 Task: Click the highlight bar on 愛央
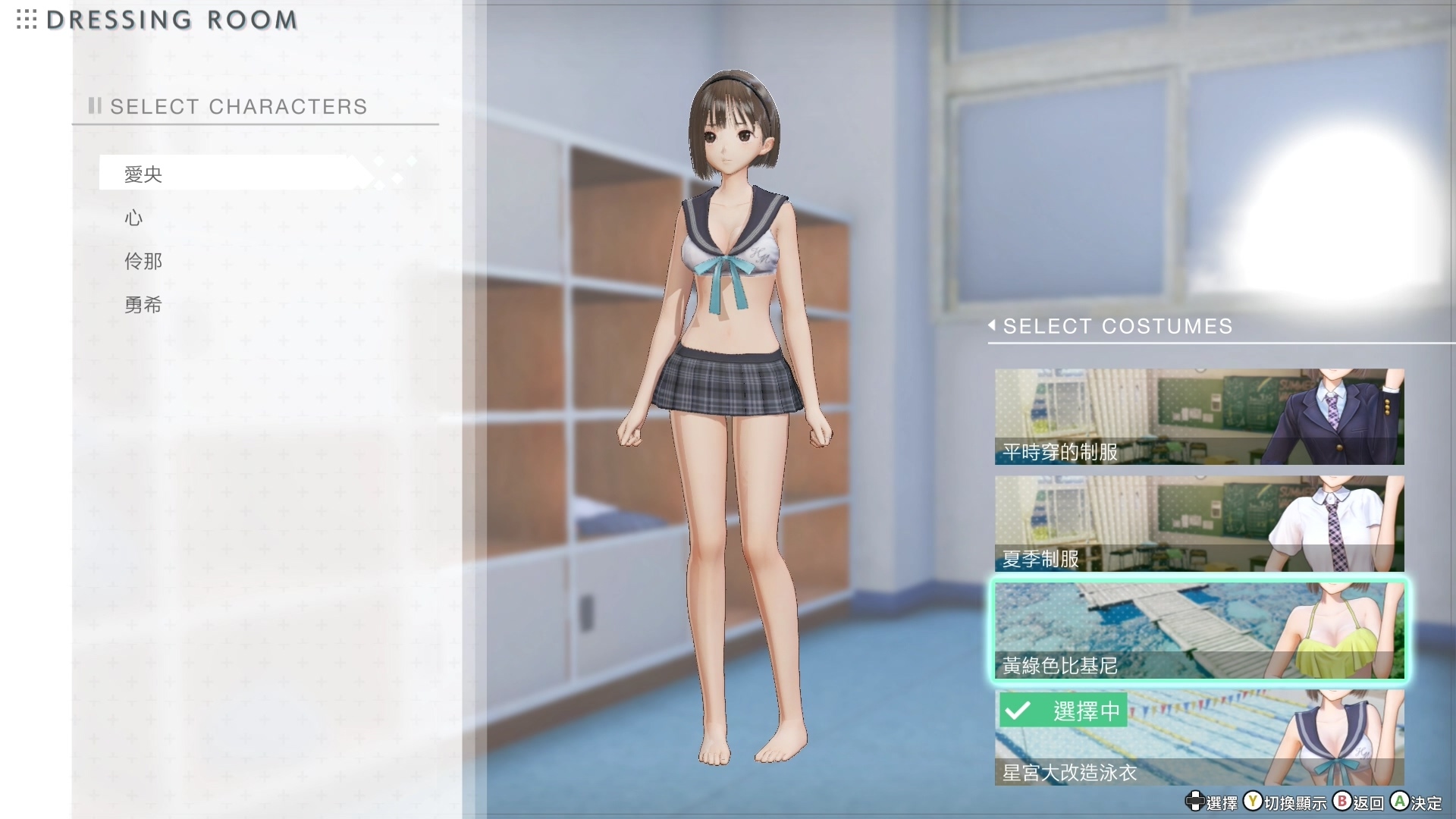pyautogui.click(x=227, y=172)
